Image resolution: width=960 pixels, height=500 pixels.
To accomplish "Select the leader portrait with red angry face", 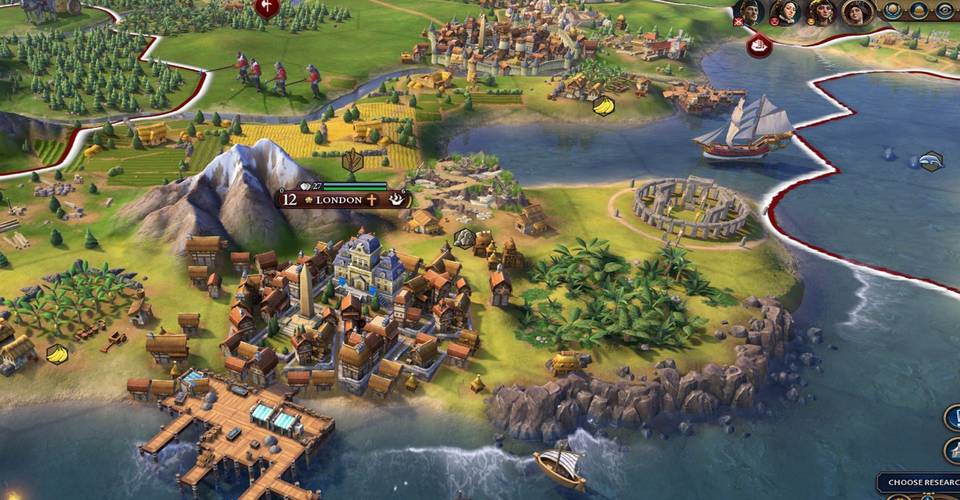I will [x=785, y=12].
